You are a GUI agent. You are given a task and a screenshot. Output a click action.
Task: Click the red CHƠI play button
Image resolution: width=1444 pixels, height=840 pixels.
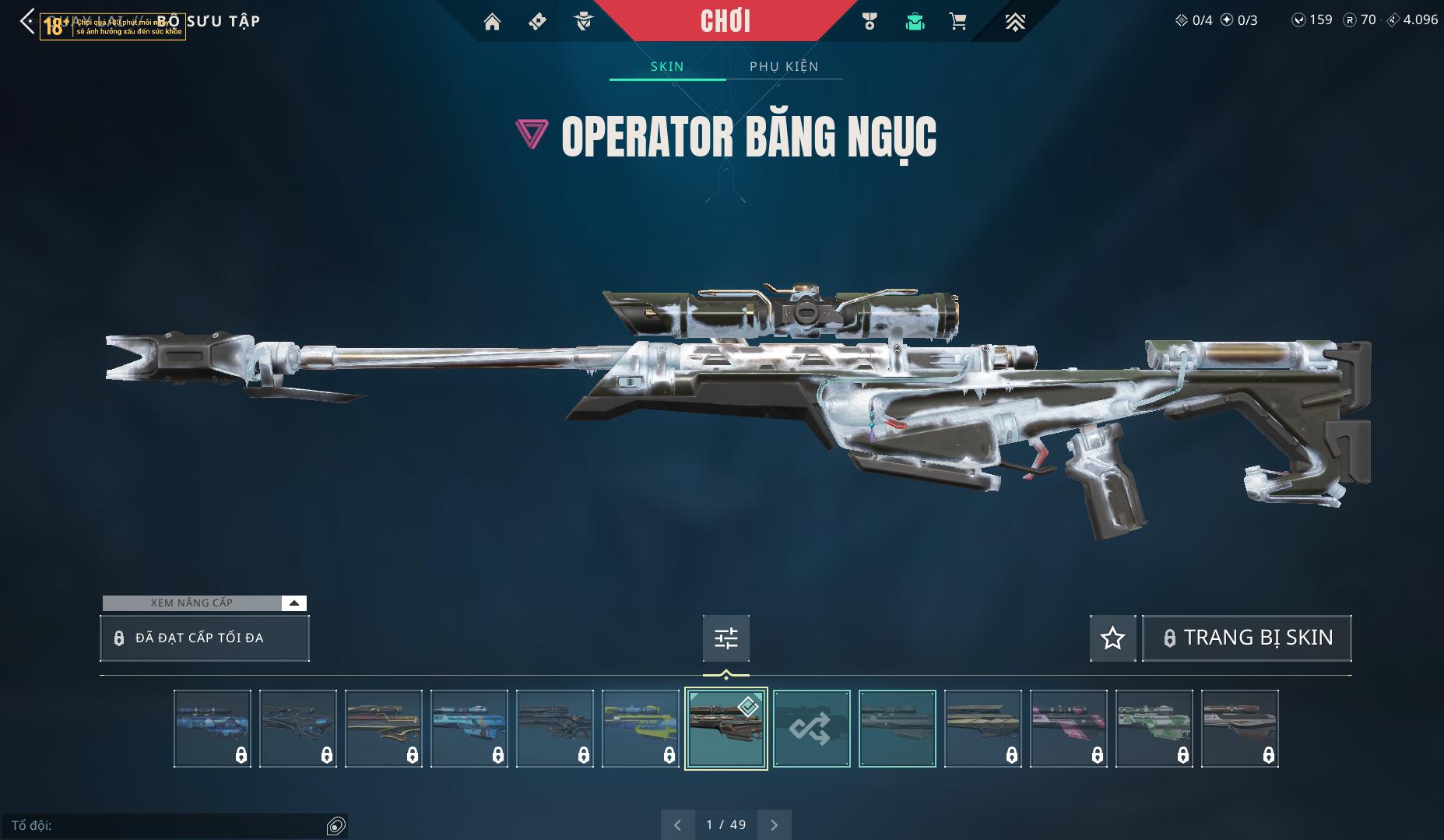(x=725, y=21)
